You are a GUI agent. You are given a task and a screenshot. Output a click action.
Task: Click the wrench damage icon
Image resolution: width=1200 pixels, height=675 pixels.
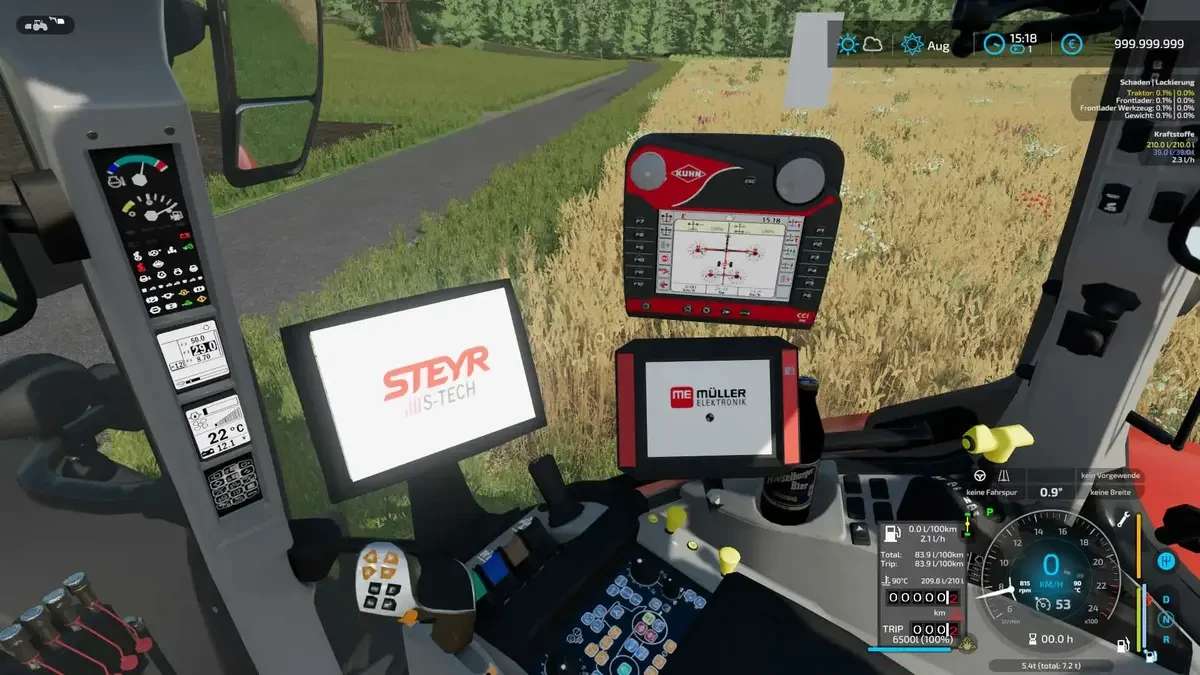(x=1124, y=519)
